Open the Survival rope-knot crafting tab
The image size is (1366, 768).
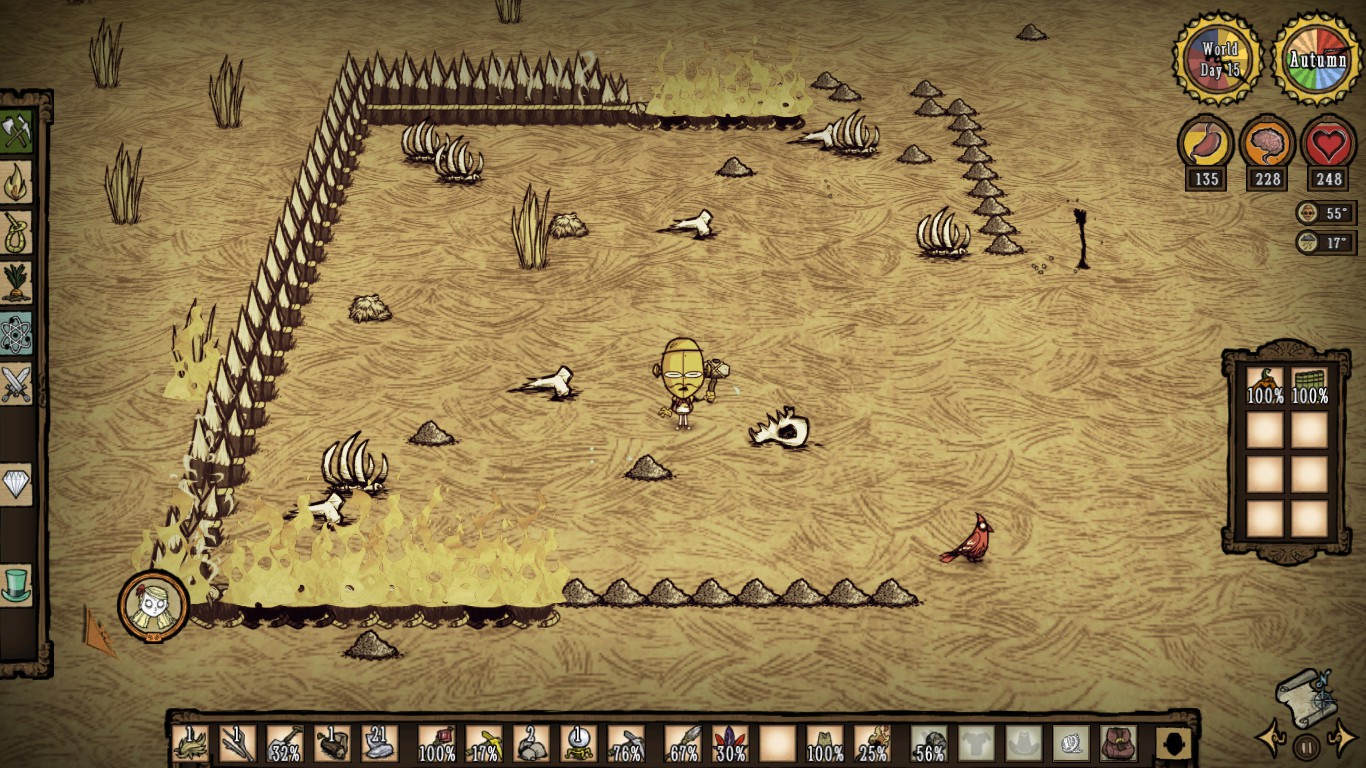pos(16,233)
